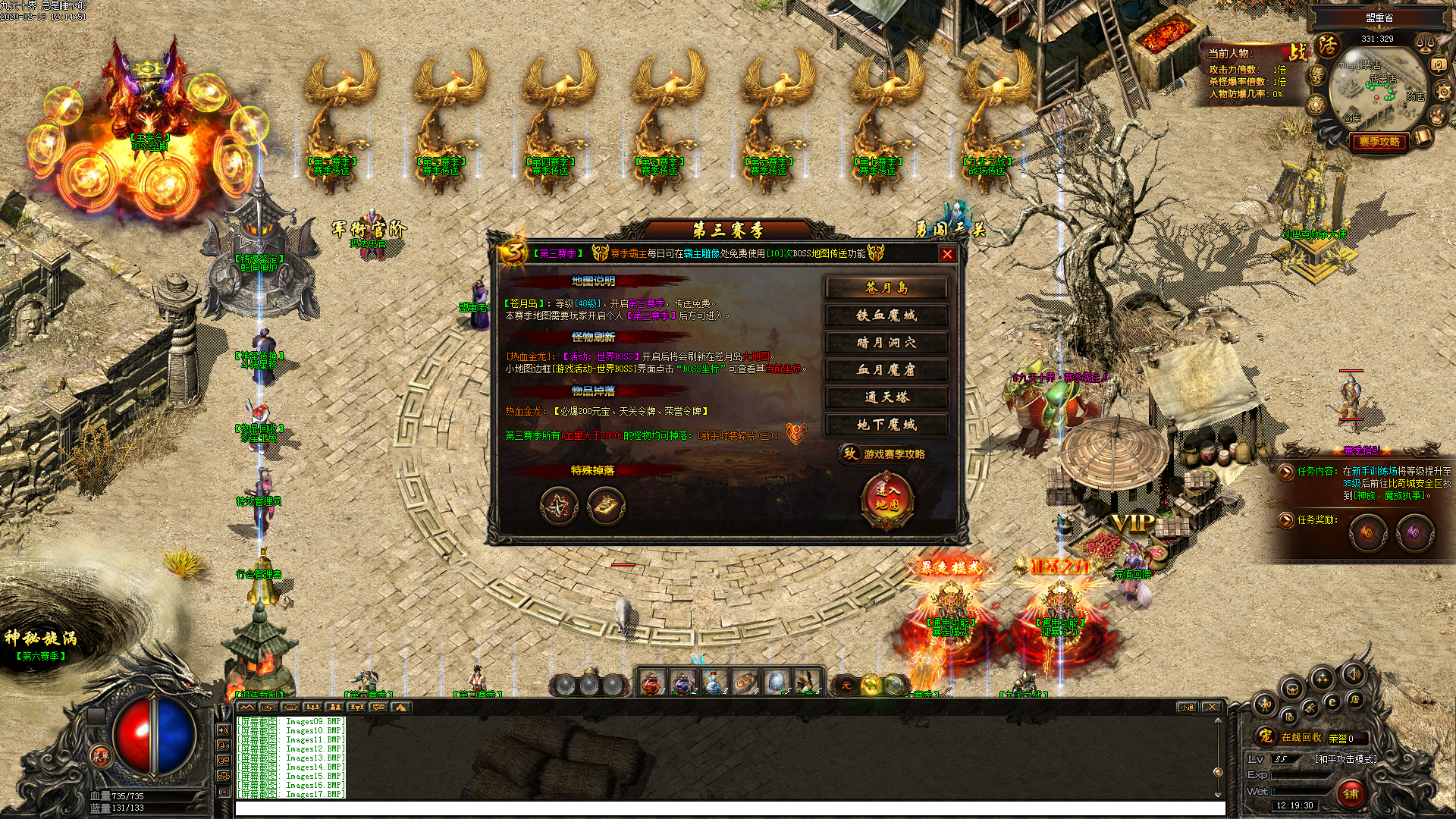Viewport: 1456px width, 819px height.
Task: Choose the 铁血魔城 map button
Action: click(x=886, y=315)
